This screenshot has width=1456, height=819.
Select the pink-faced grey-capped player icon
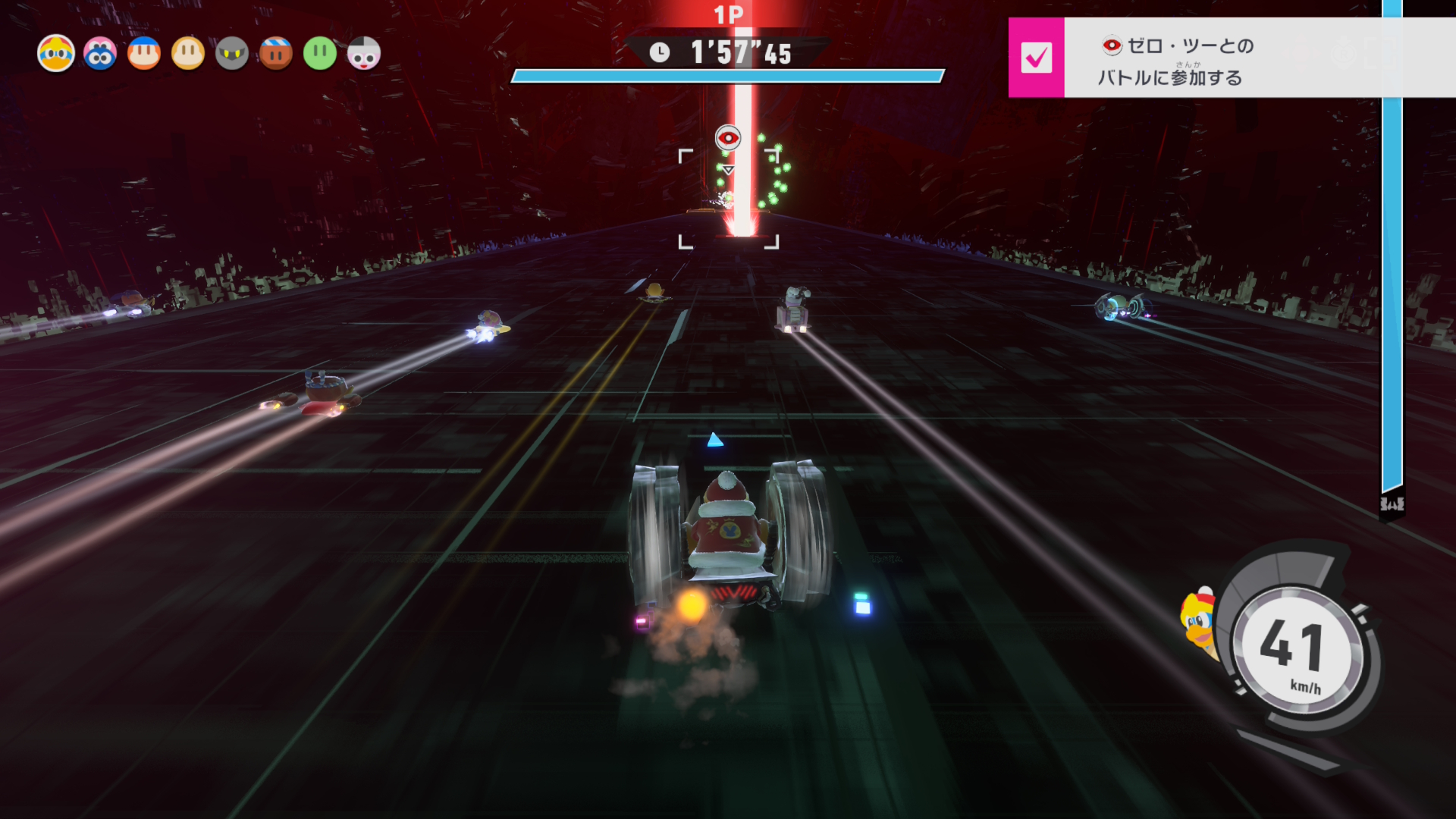tap(364, 54)
